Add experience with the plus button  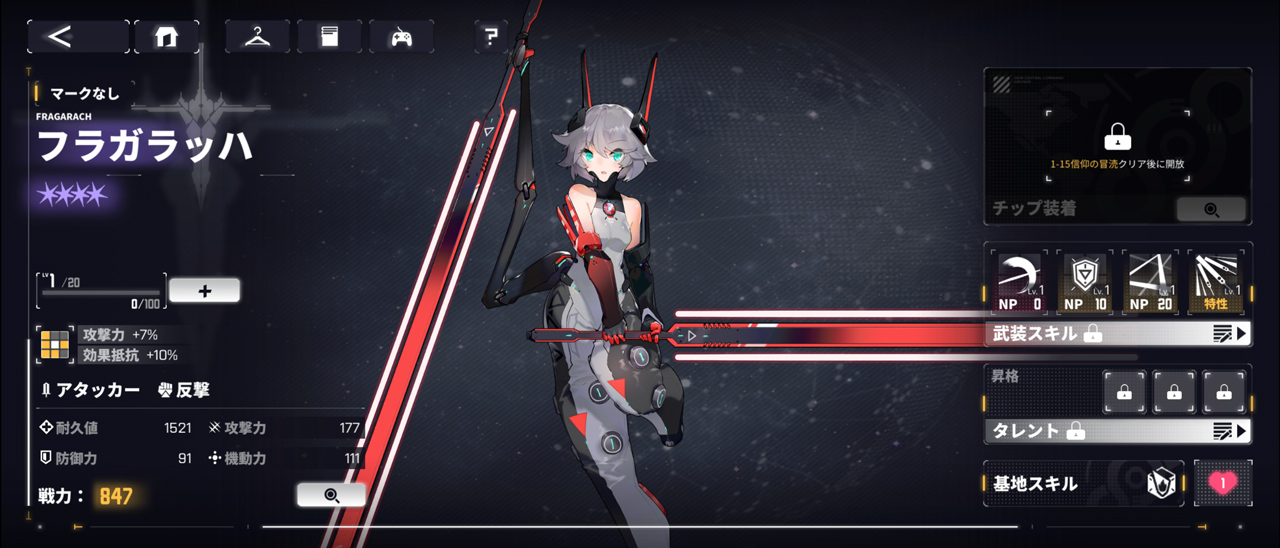[x=204, y=291]
